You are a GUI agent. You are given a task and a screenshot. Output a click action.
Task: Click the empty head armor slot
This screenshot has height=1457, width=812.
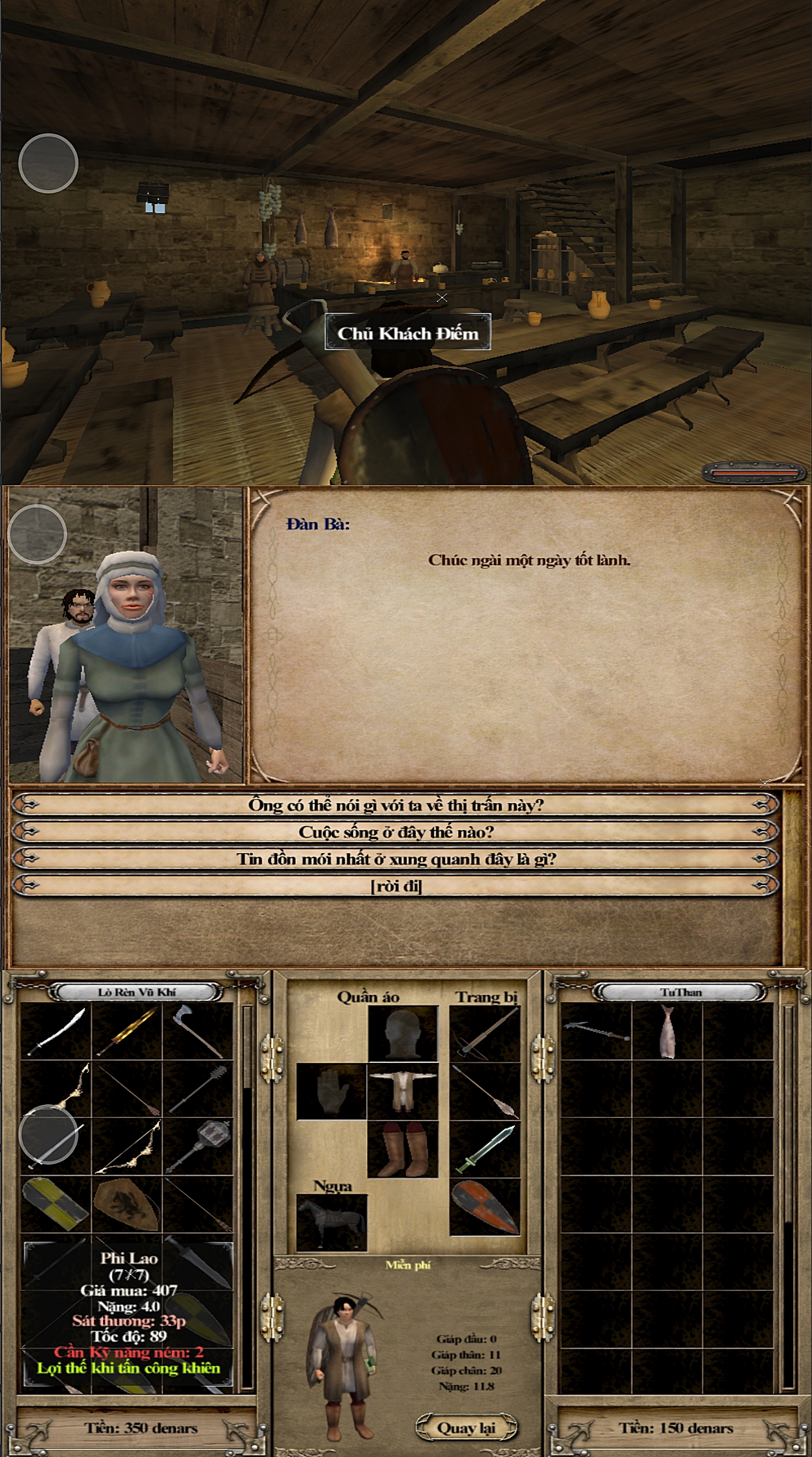click(402, 1034)
